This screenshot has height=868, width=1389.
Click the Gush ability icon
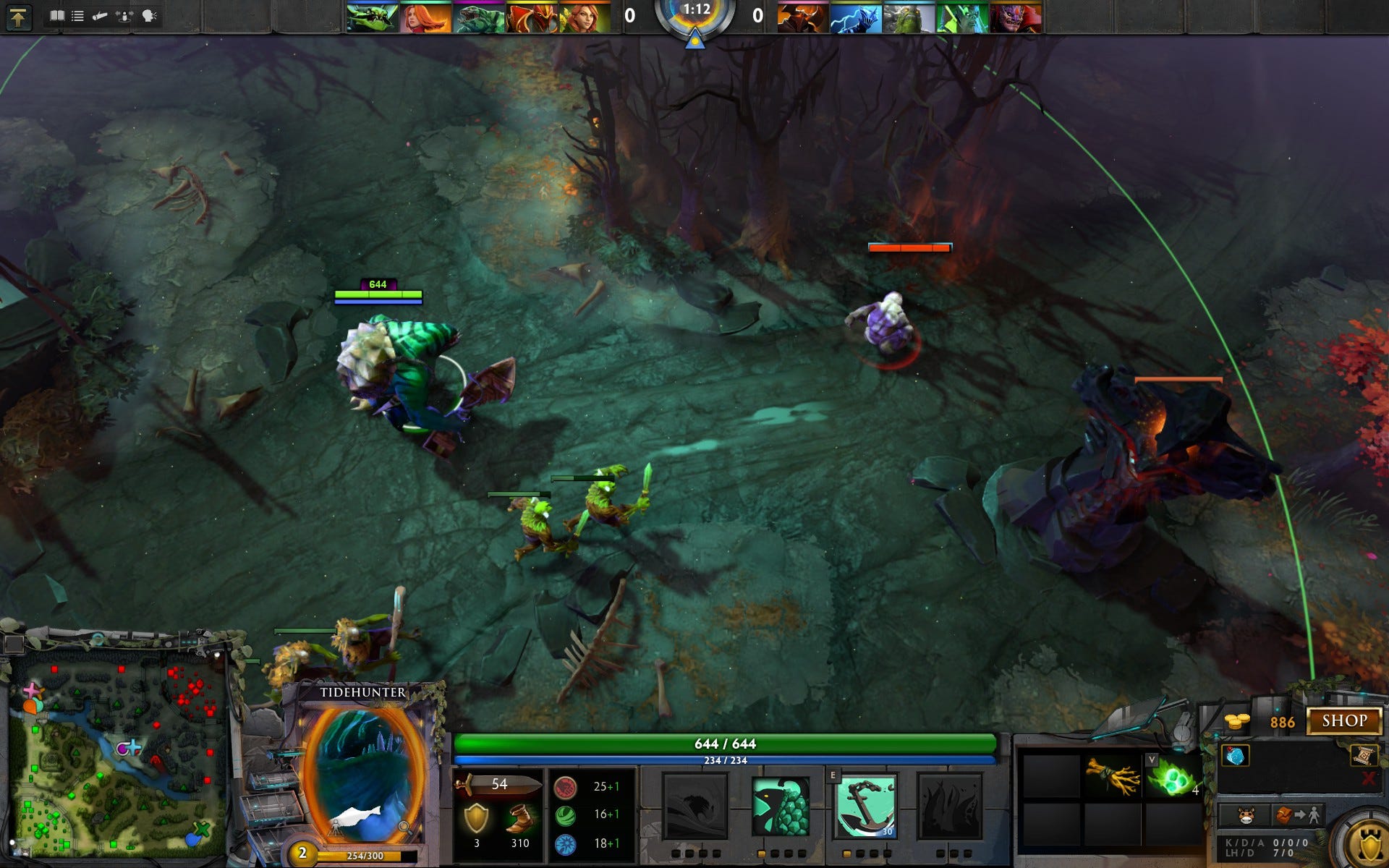[695, 805]
